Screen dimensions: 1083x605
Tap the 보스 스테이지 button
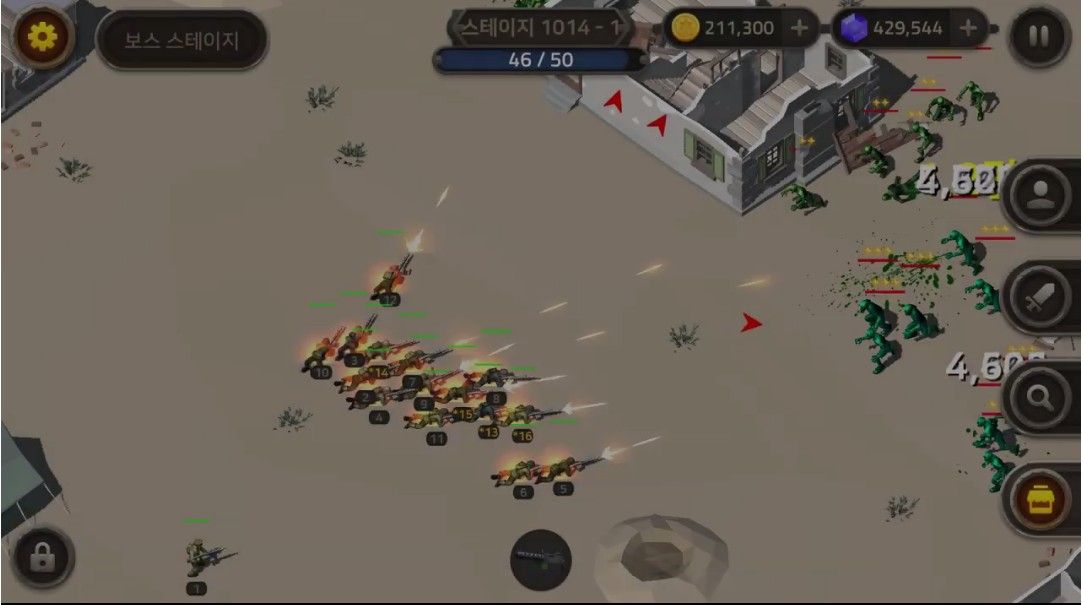182,41
